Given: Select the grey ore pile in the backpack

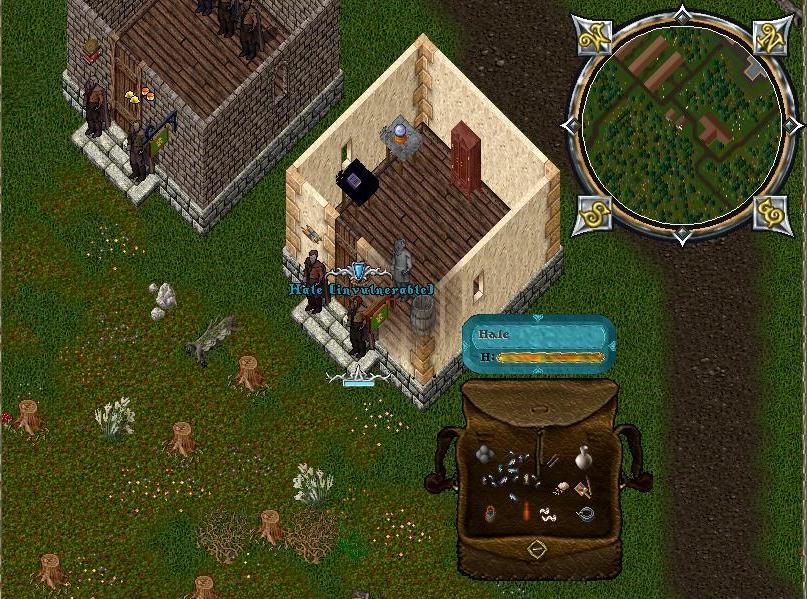Looking at the screenshot, I should coord(485,455).
